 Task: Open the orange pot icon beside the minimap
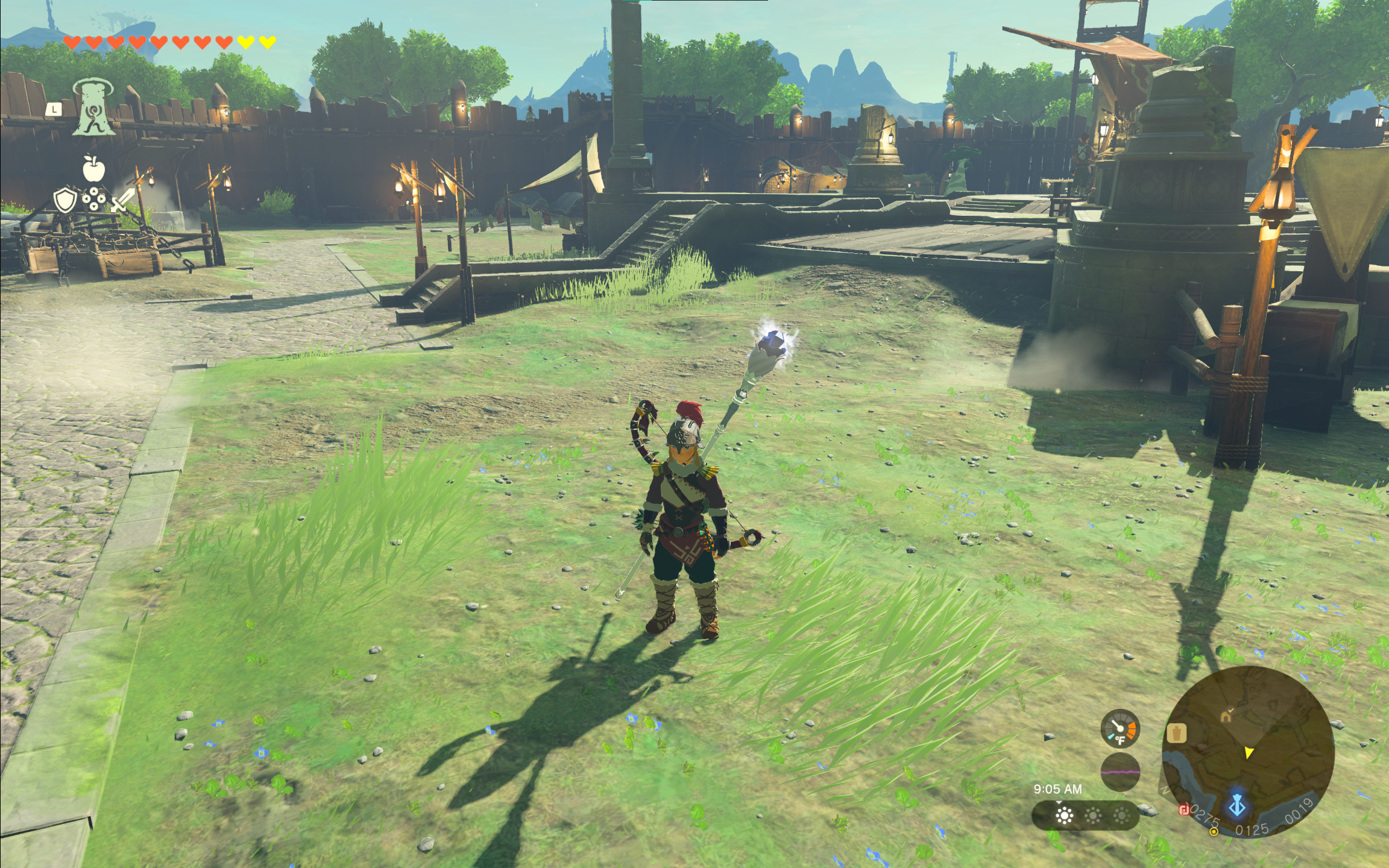pyautogui.click(x=1177, y=734)
